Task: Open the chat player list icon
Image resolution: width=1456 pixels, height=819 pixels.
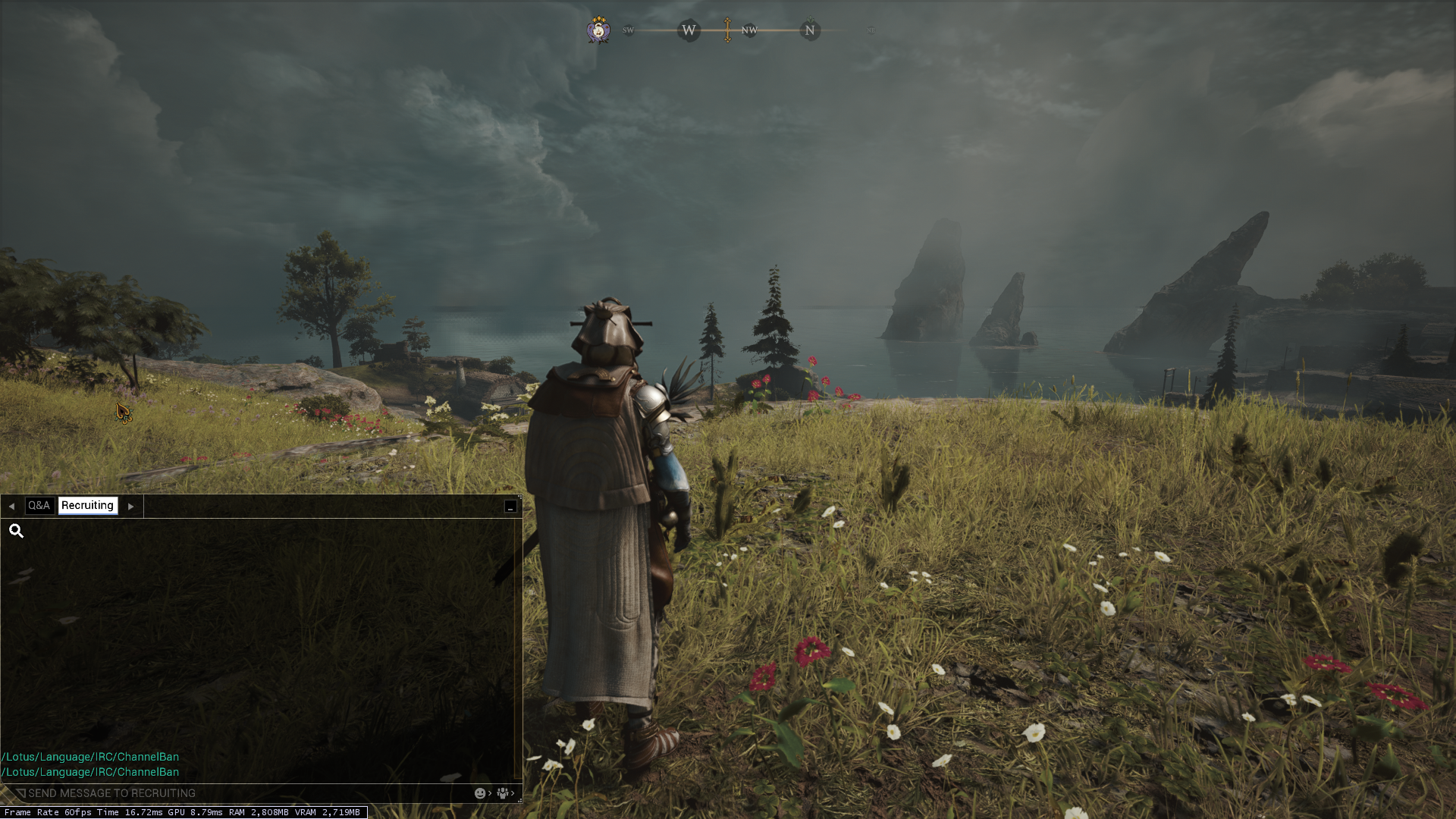Action: (503, 793)
